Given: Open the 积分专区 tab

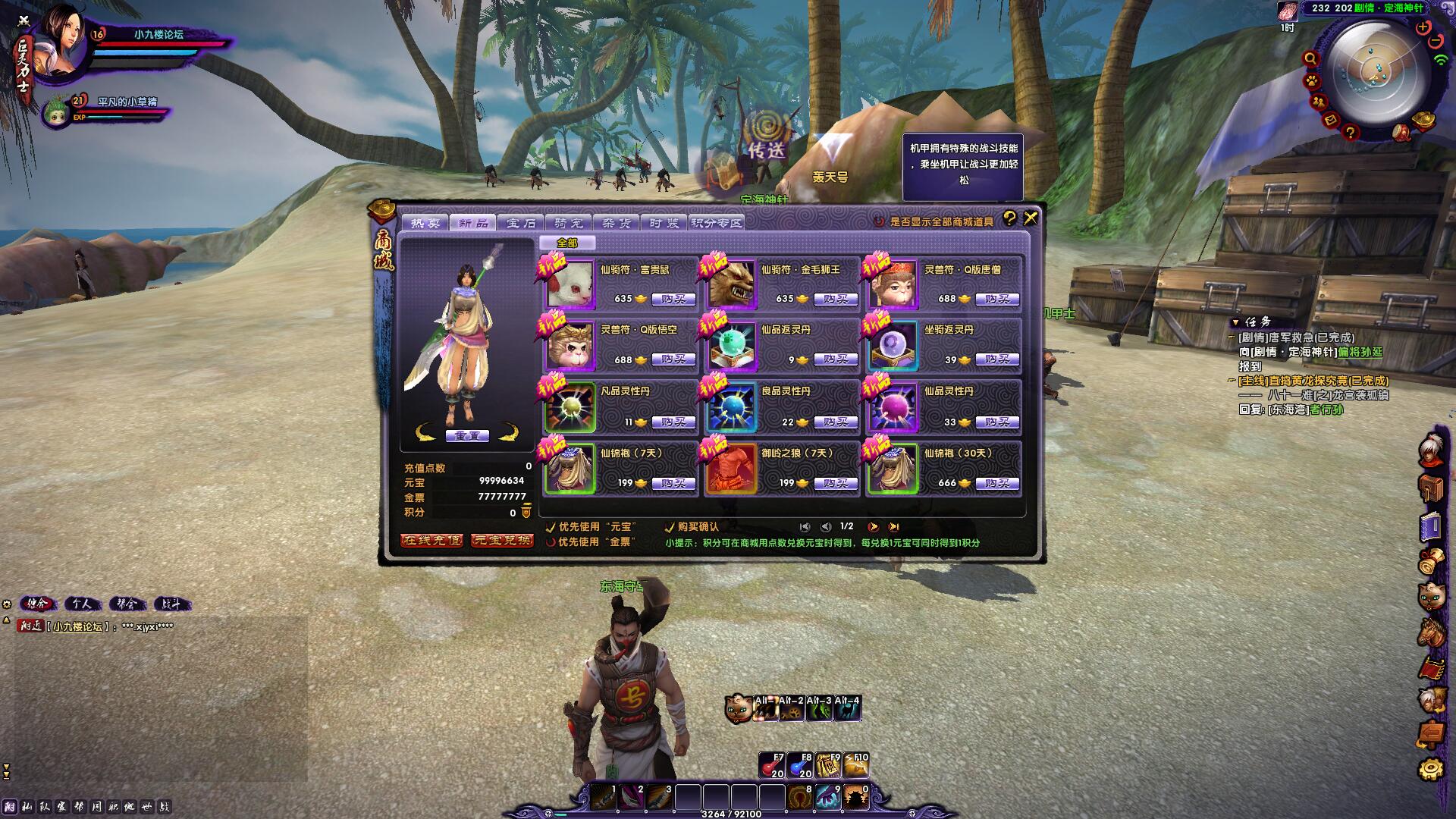Looking at the screenshot, I should [x=716, y=223].
